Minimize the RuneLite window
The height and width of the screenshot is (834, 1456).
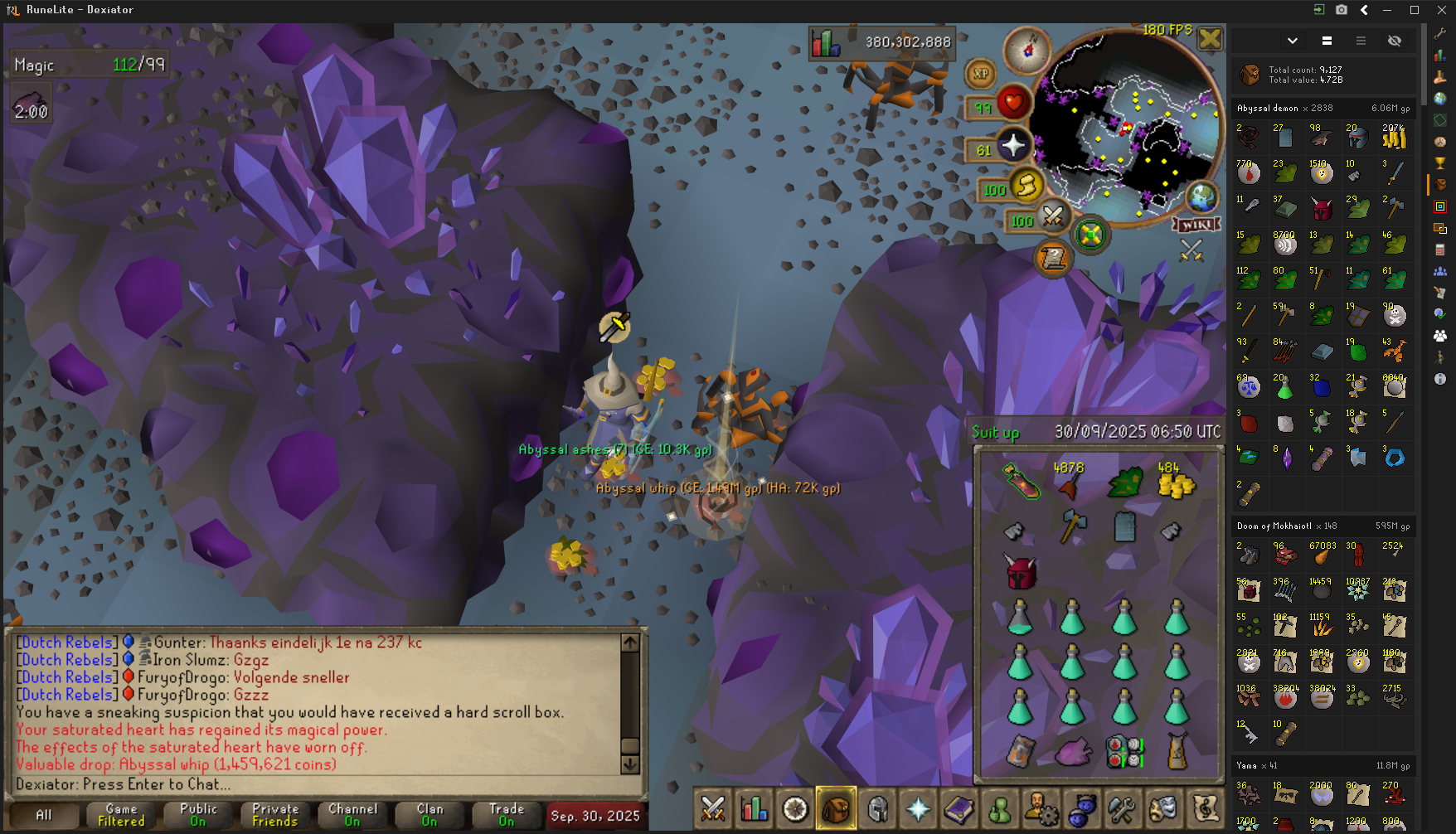coord(1387,10)
